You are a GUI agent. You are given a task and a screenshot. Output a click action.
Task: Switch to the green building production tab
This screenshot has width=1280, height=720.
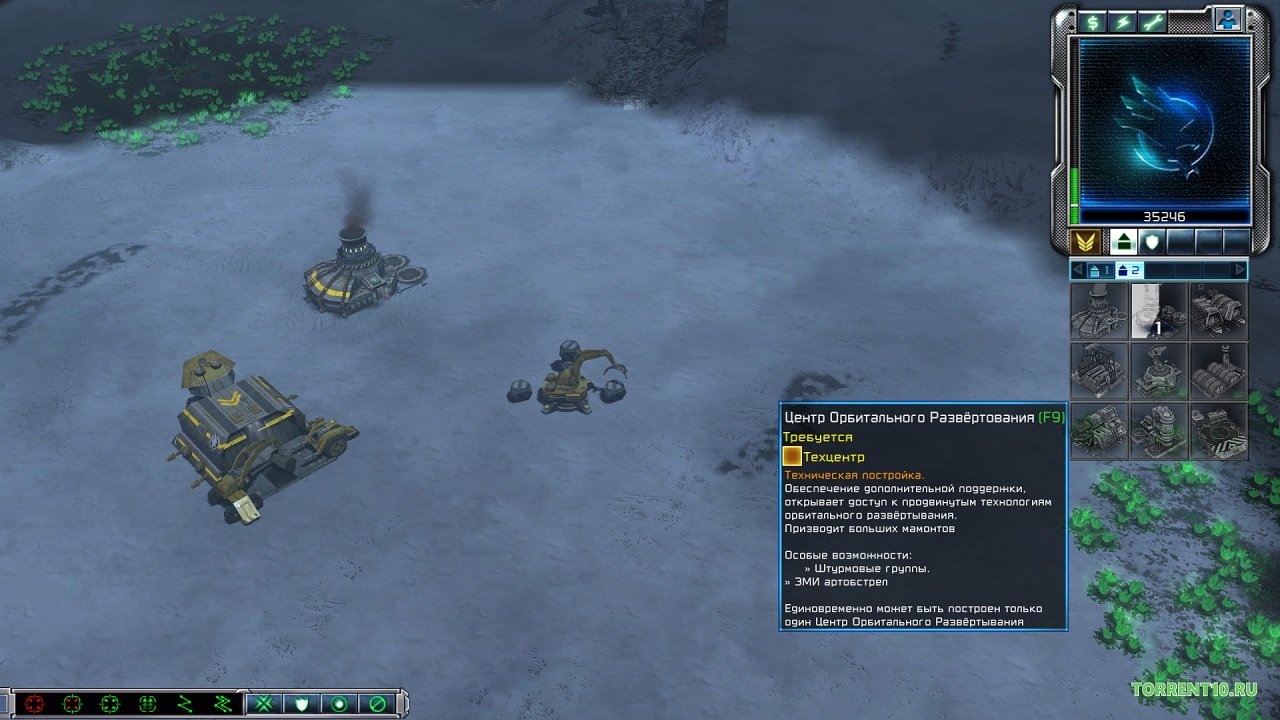[1123, 241]
